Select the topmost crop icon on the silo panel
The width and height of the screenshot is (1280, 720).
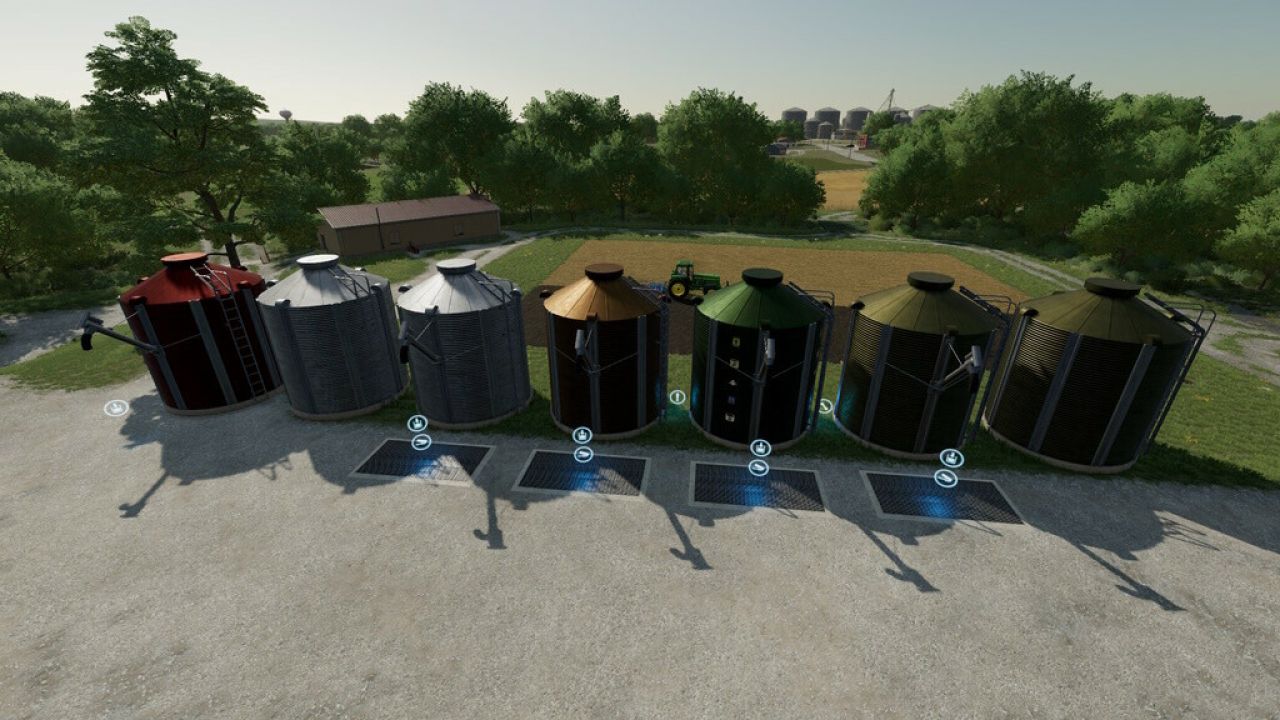coord(734,341)
